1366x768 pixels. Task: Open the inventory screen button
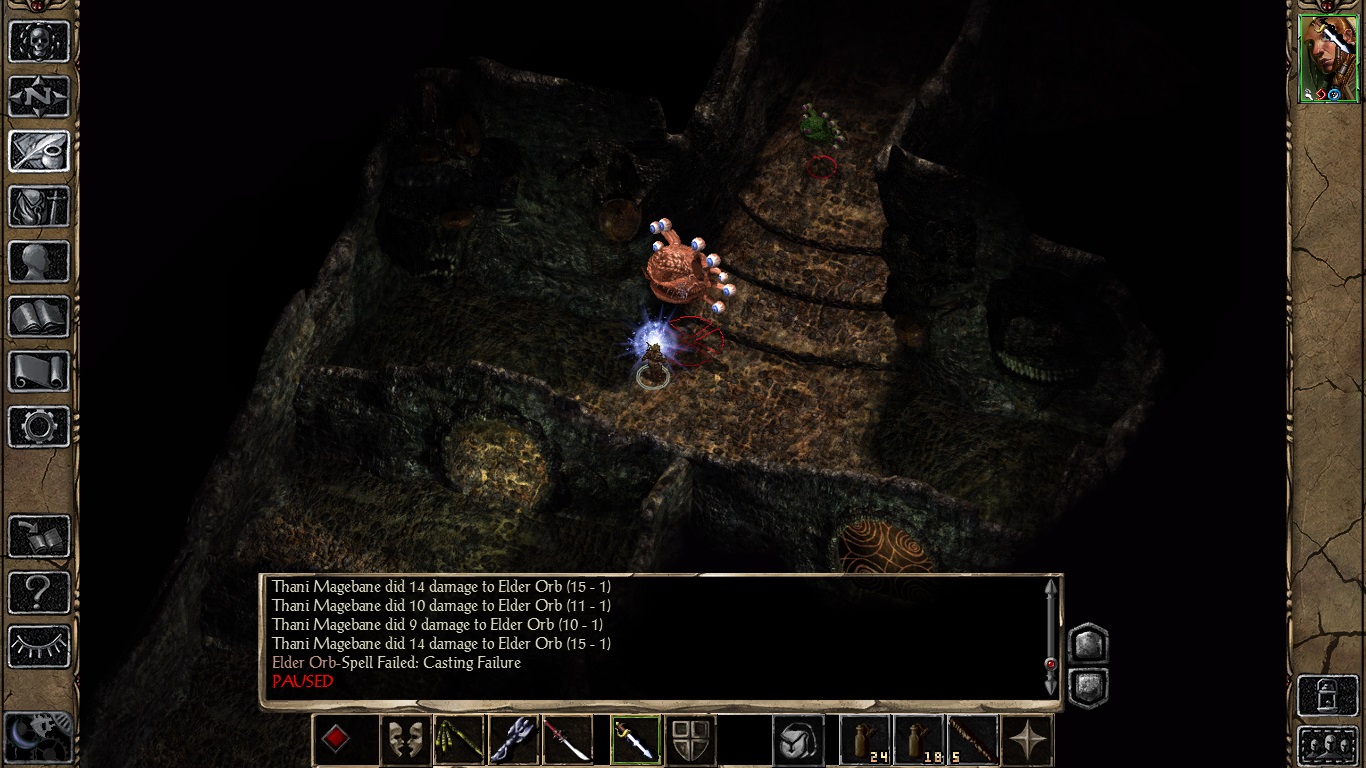pyautogui.click(x=39, y=206)
